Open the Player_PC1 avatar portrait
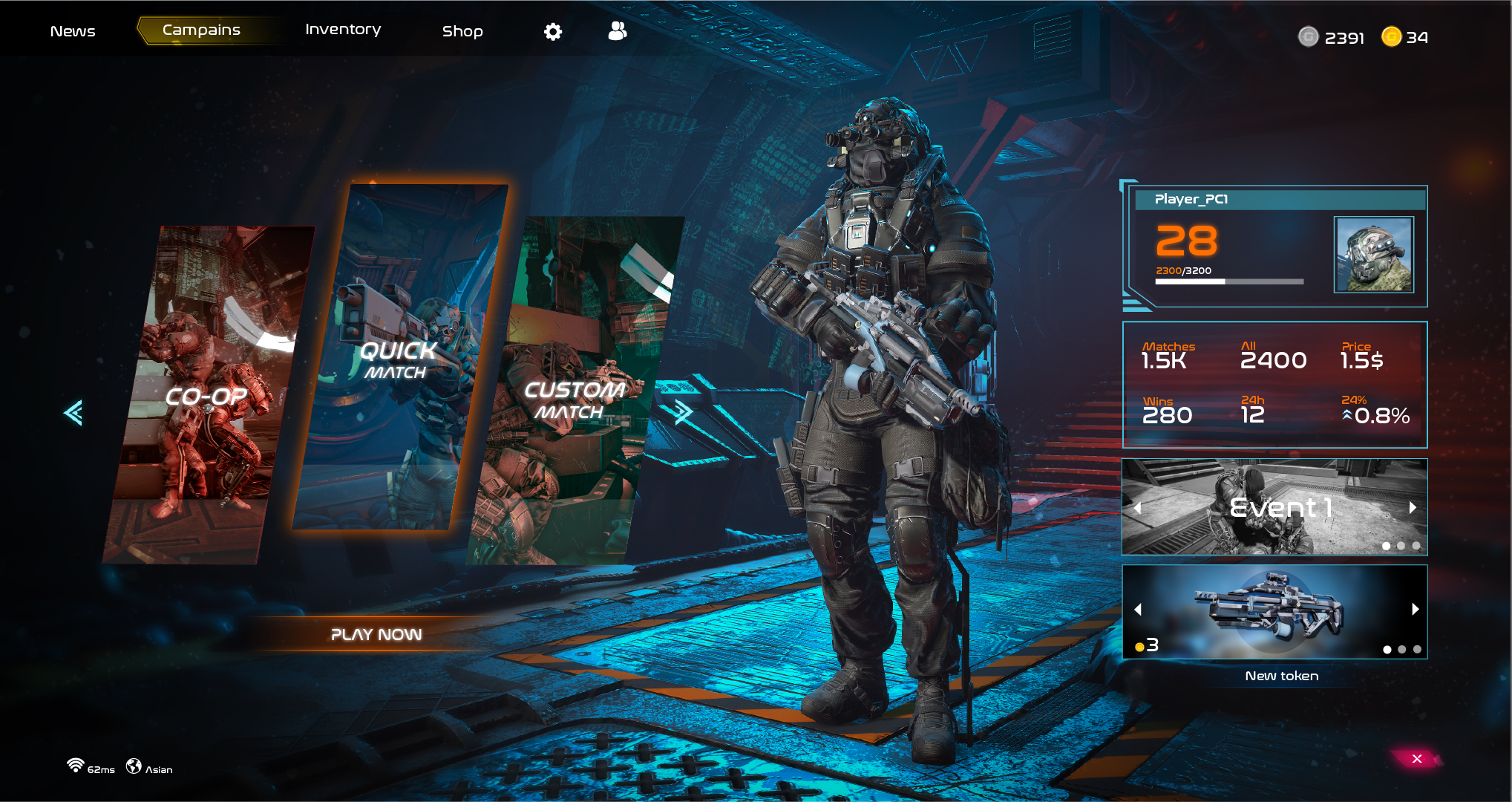 (x=1373, y=255)
